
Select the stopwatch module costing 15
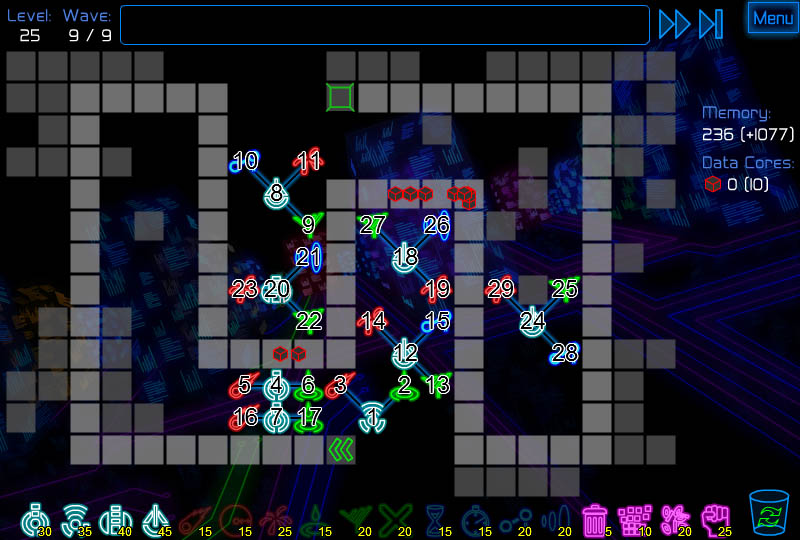coord(476,519)
